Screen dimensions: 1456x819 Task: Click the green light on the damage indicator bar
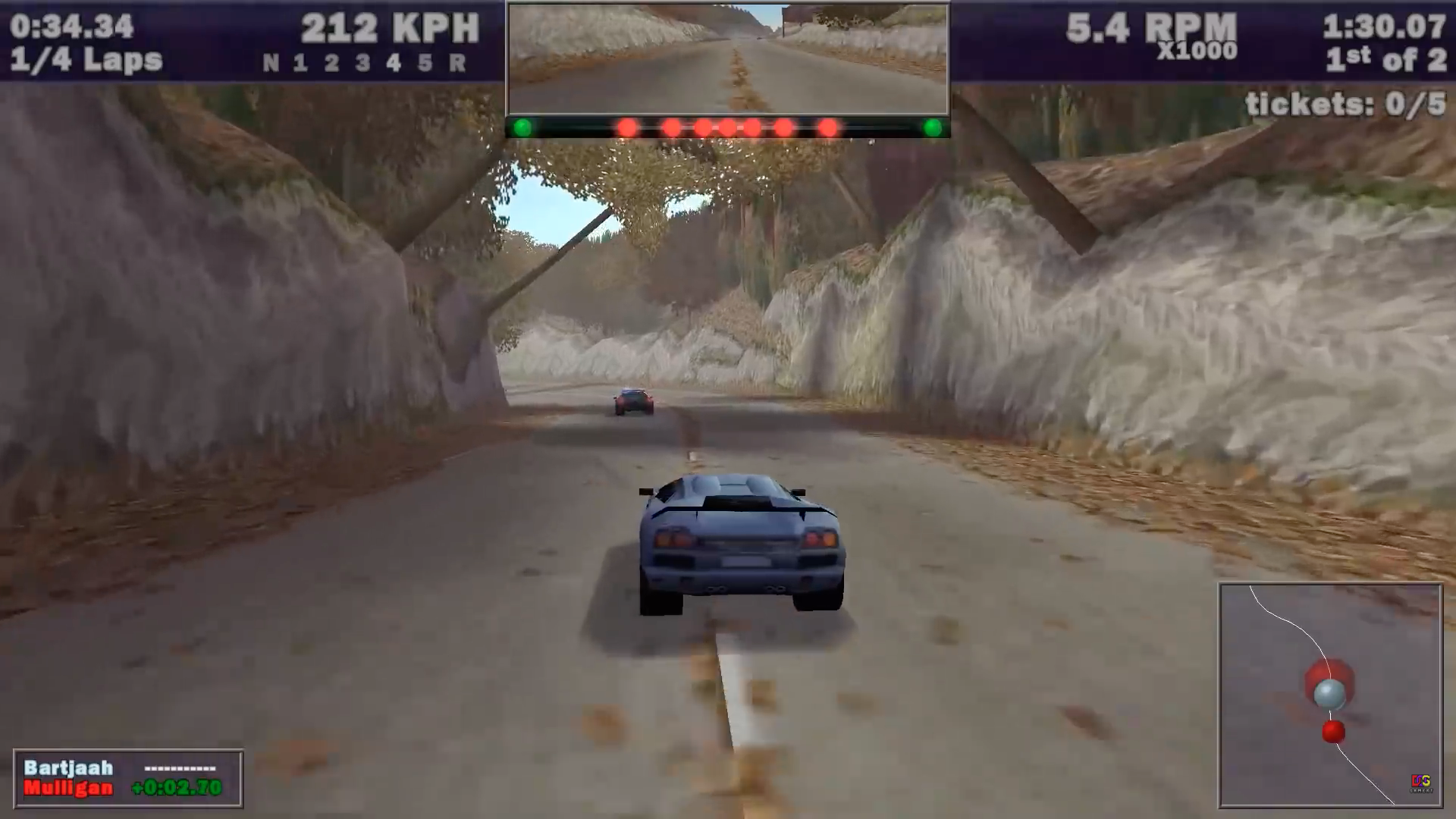pyautogui.click(x=522, y=127)
